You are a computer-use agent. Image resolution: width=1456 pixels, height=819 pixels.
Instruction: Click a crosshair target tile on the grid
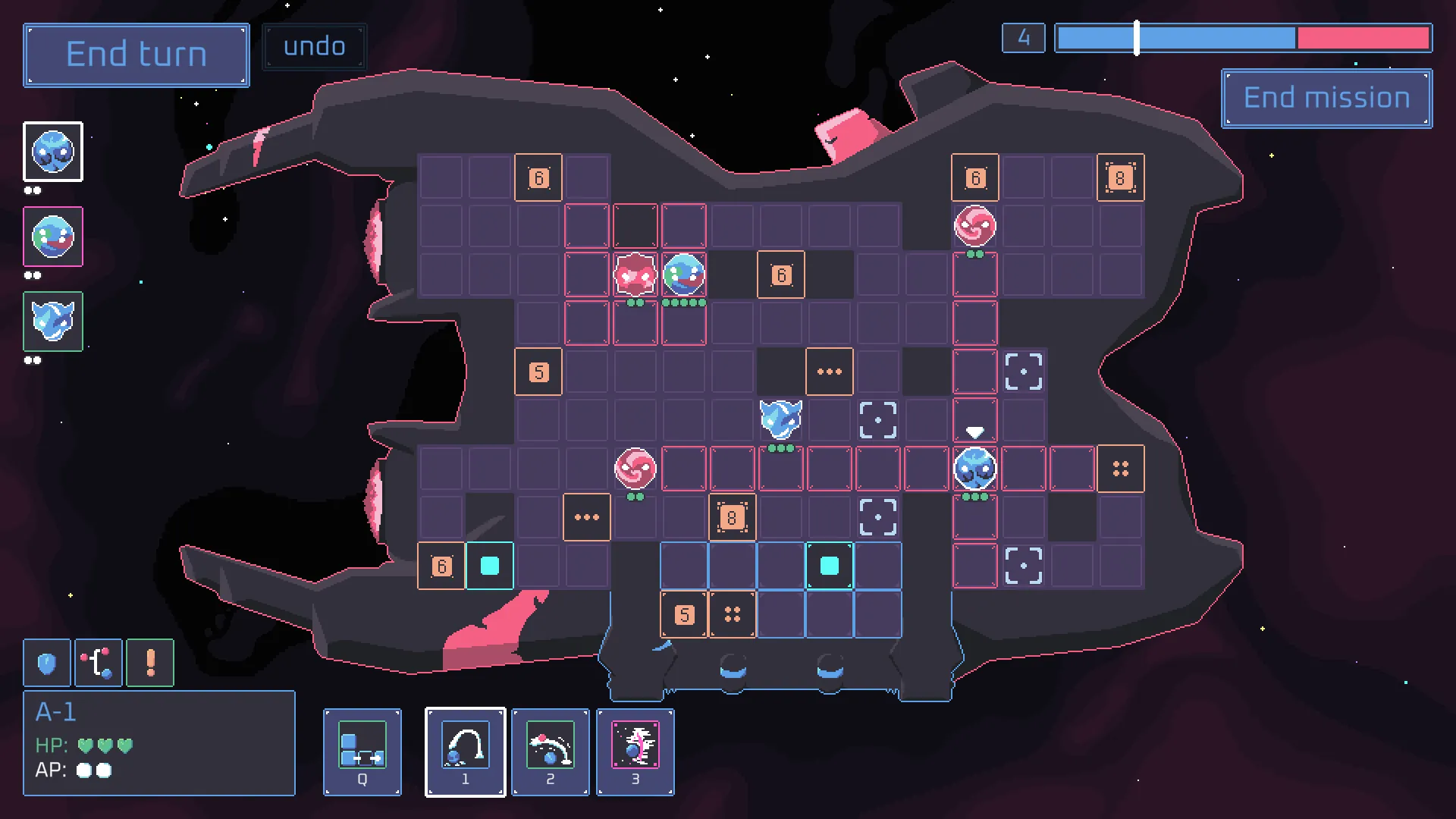[1023, 371]
